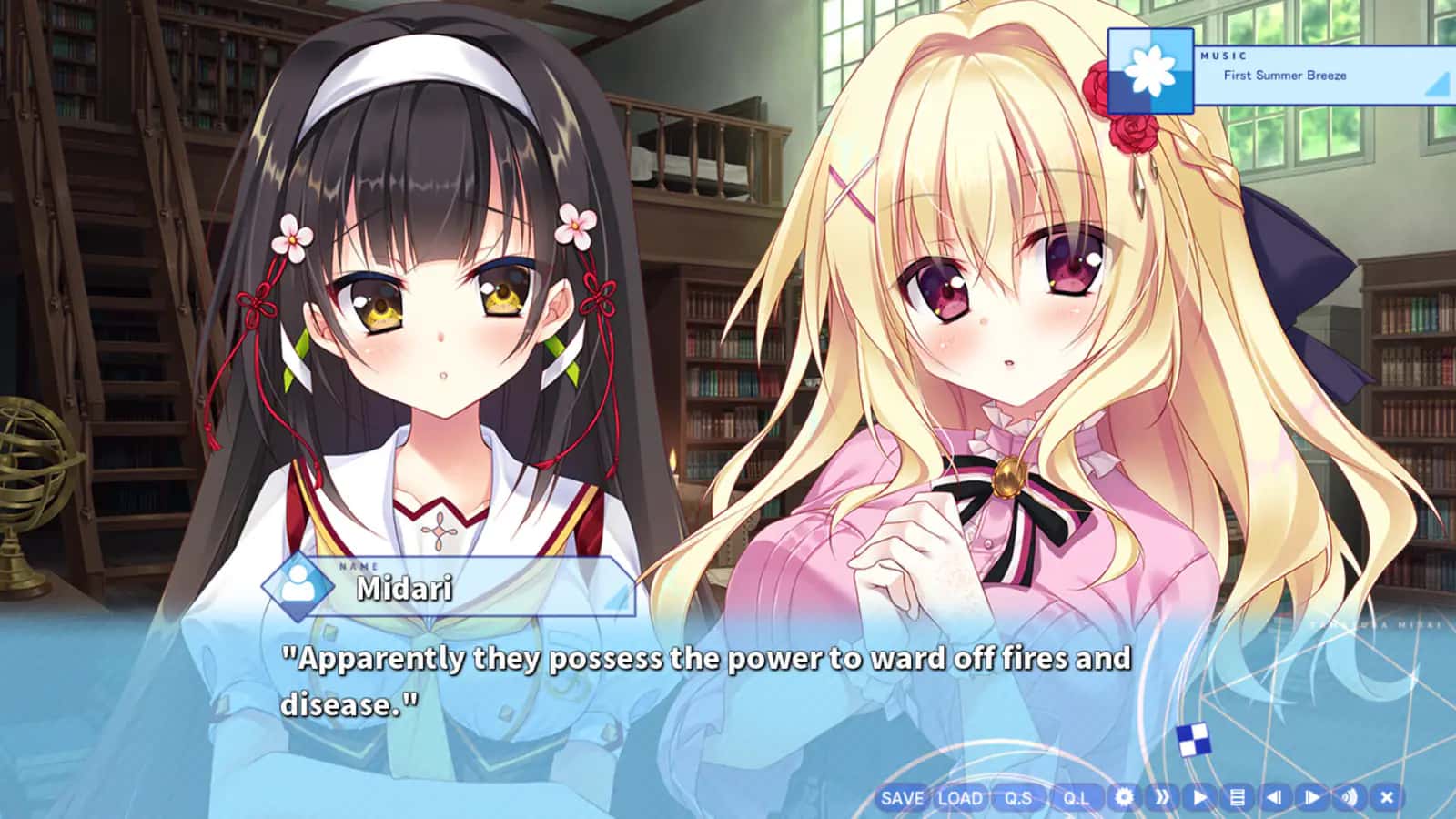Jump to the previous scene with back arrow

pos(1274,797)
